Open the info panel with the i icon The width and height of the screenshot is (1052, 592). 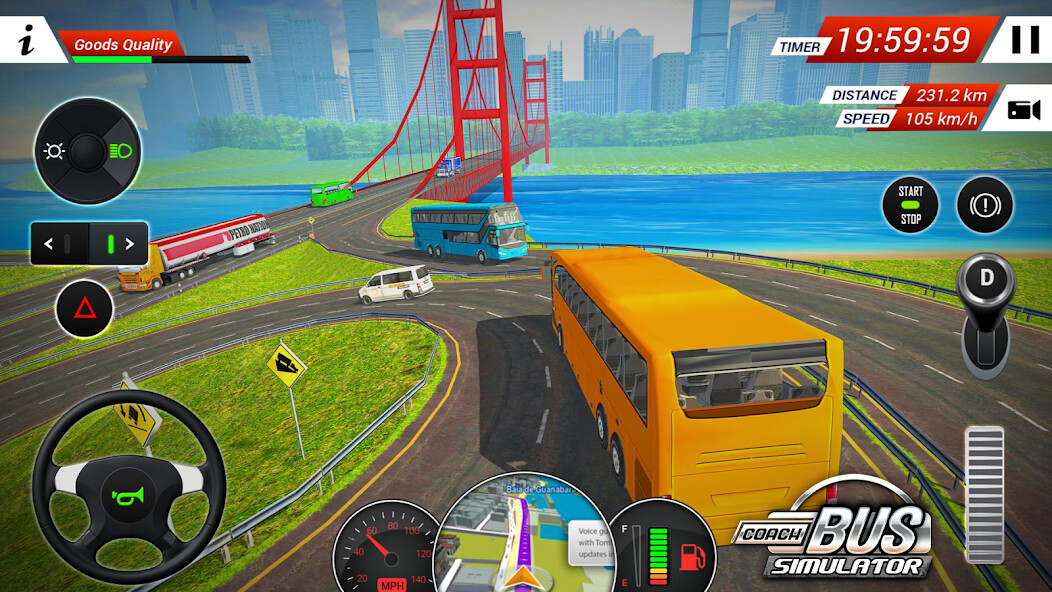click(26, 42)
